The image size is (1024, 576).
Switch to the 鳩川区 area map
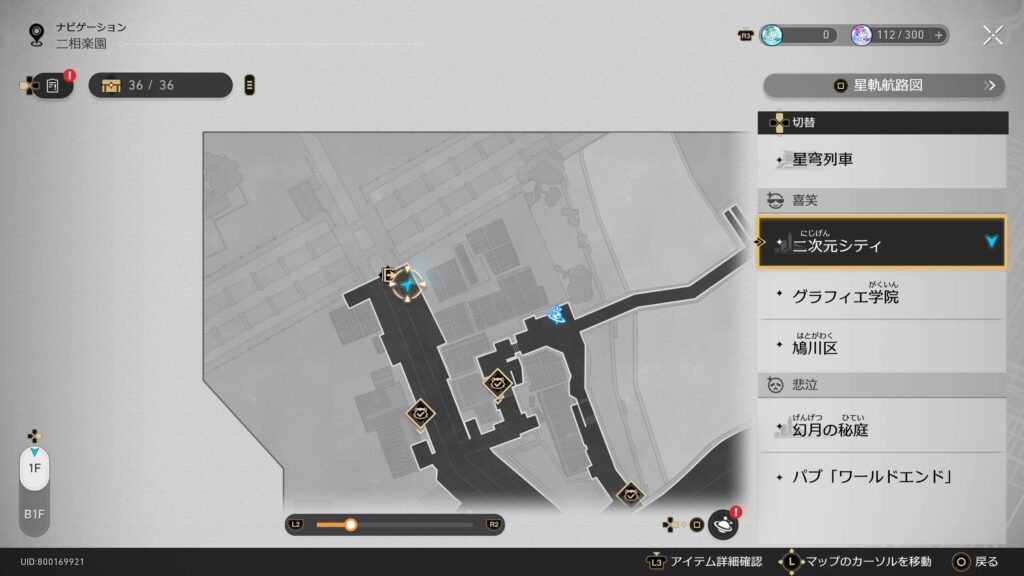click(881, 347)
